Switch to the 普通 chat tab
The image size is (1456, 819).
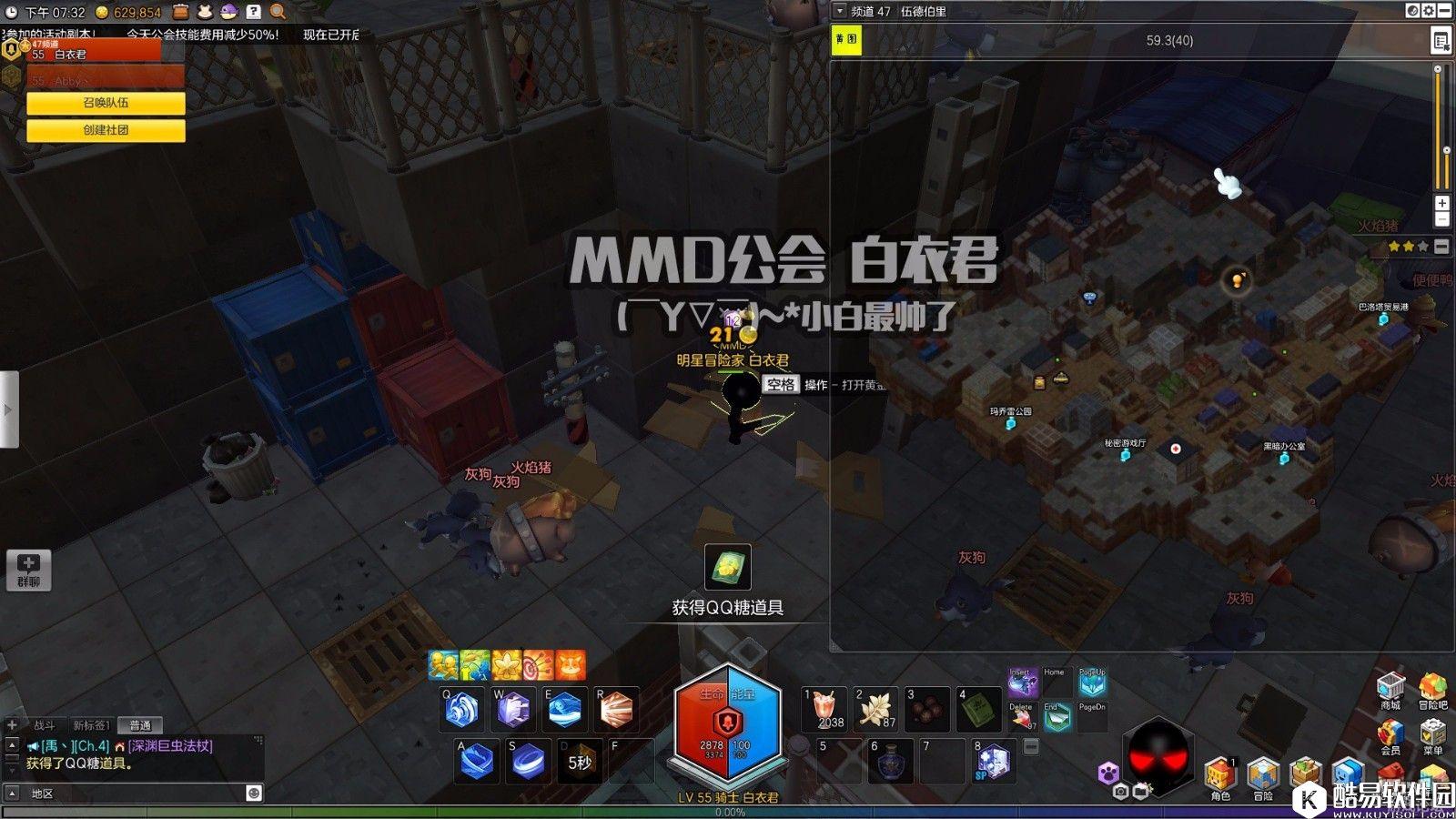tap(140, 725)
